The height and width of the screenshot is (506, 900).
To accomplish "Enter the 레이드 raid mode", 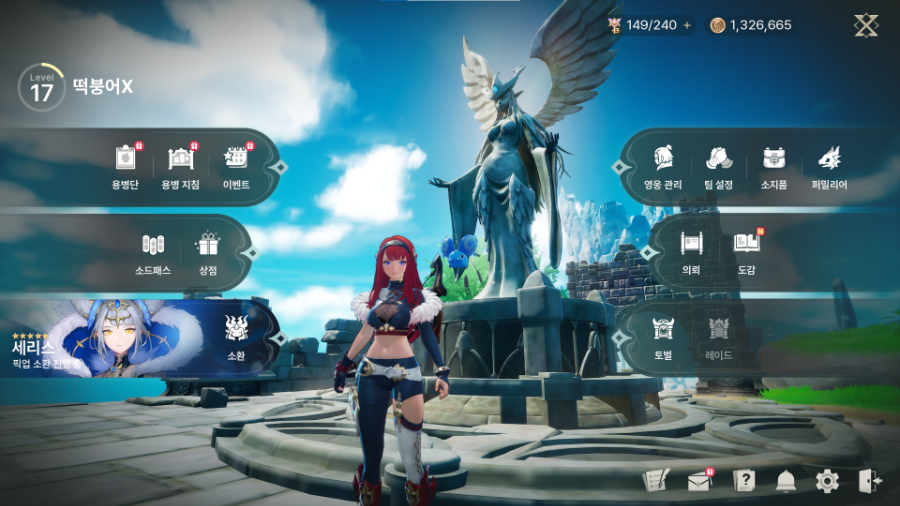I will (719, 336).
